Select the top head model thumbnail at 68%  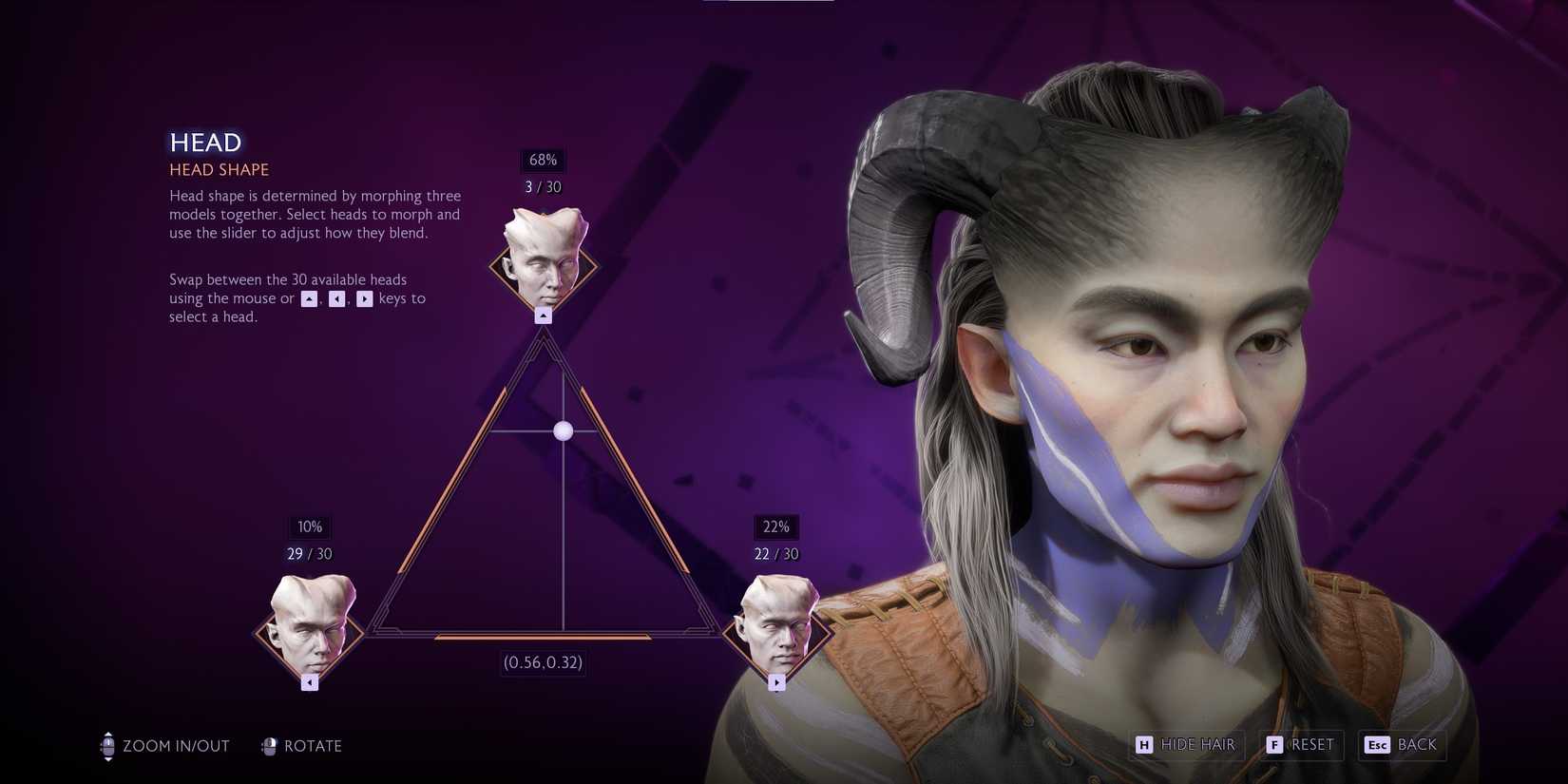(x=543, y=264)
